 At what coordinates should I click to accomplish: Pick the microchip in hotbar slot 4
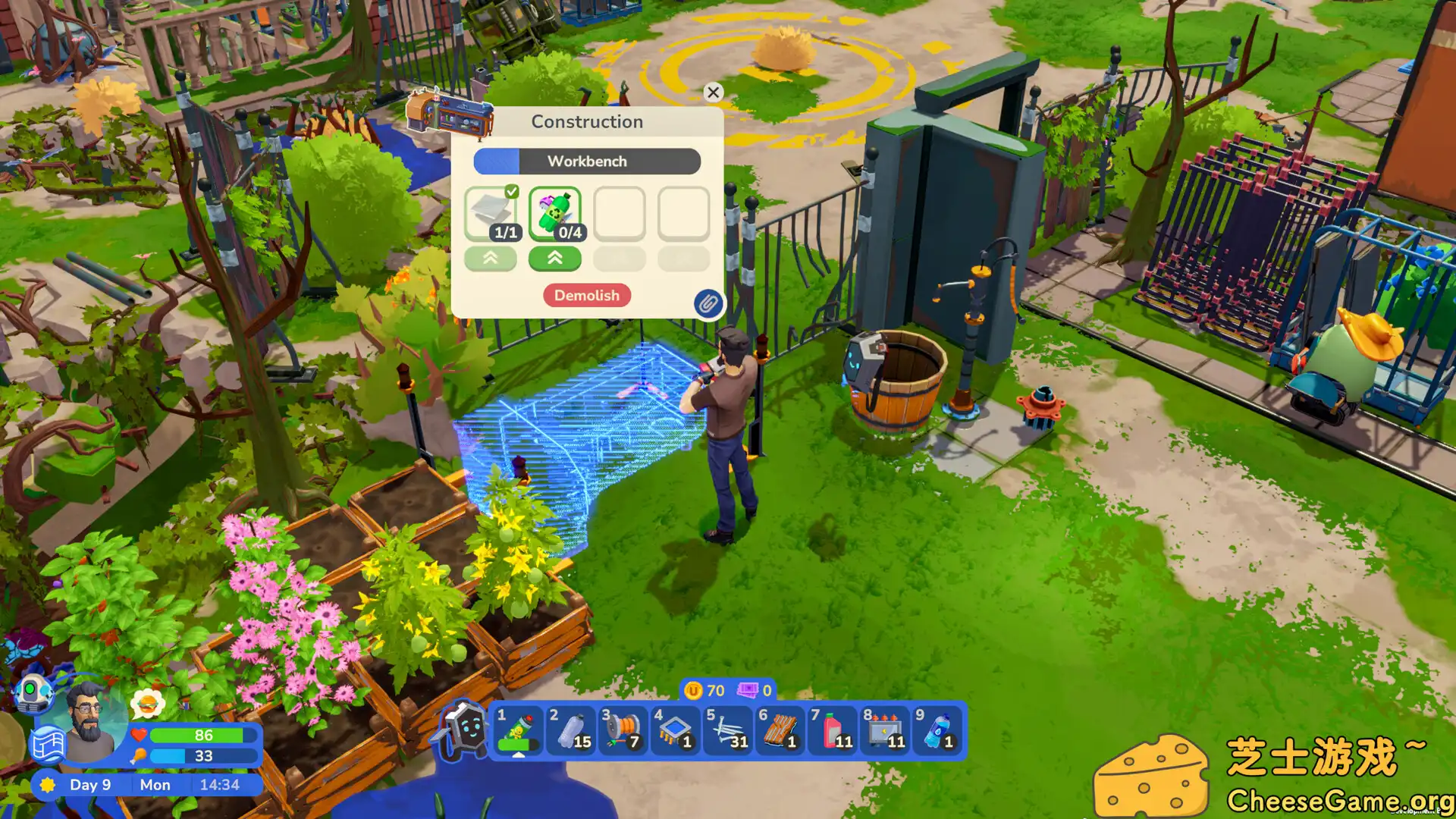(676, 730)
